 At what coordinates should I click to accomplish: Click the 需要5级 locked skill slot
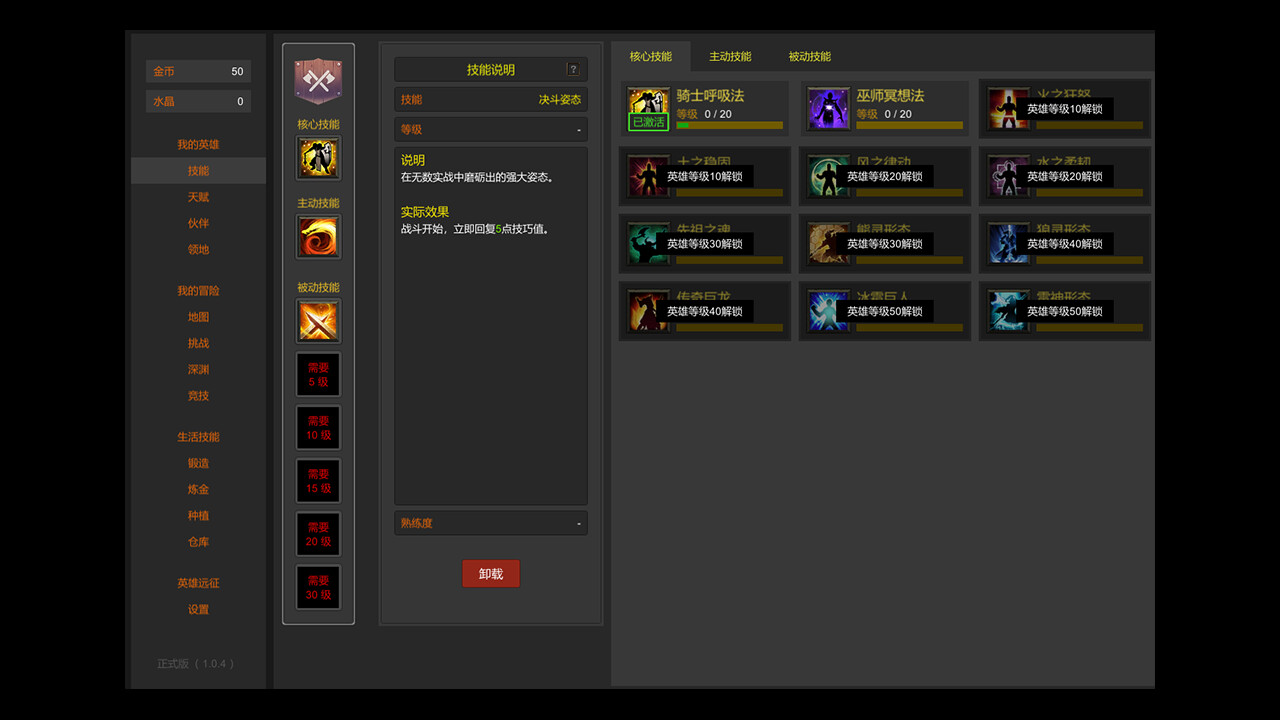(x=318, y=374)
